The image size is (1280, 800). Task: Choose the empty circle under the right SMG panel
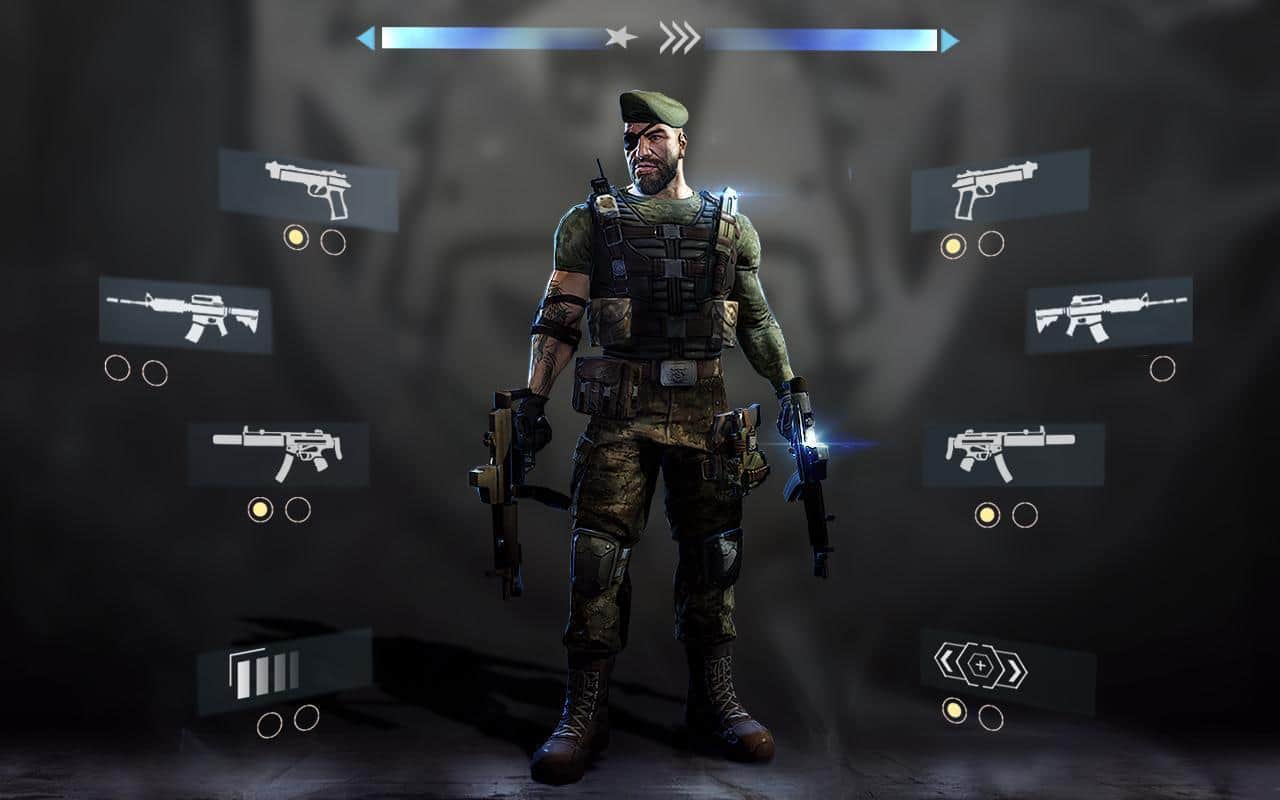[x=1024, y=515]
